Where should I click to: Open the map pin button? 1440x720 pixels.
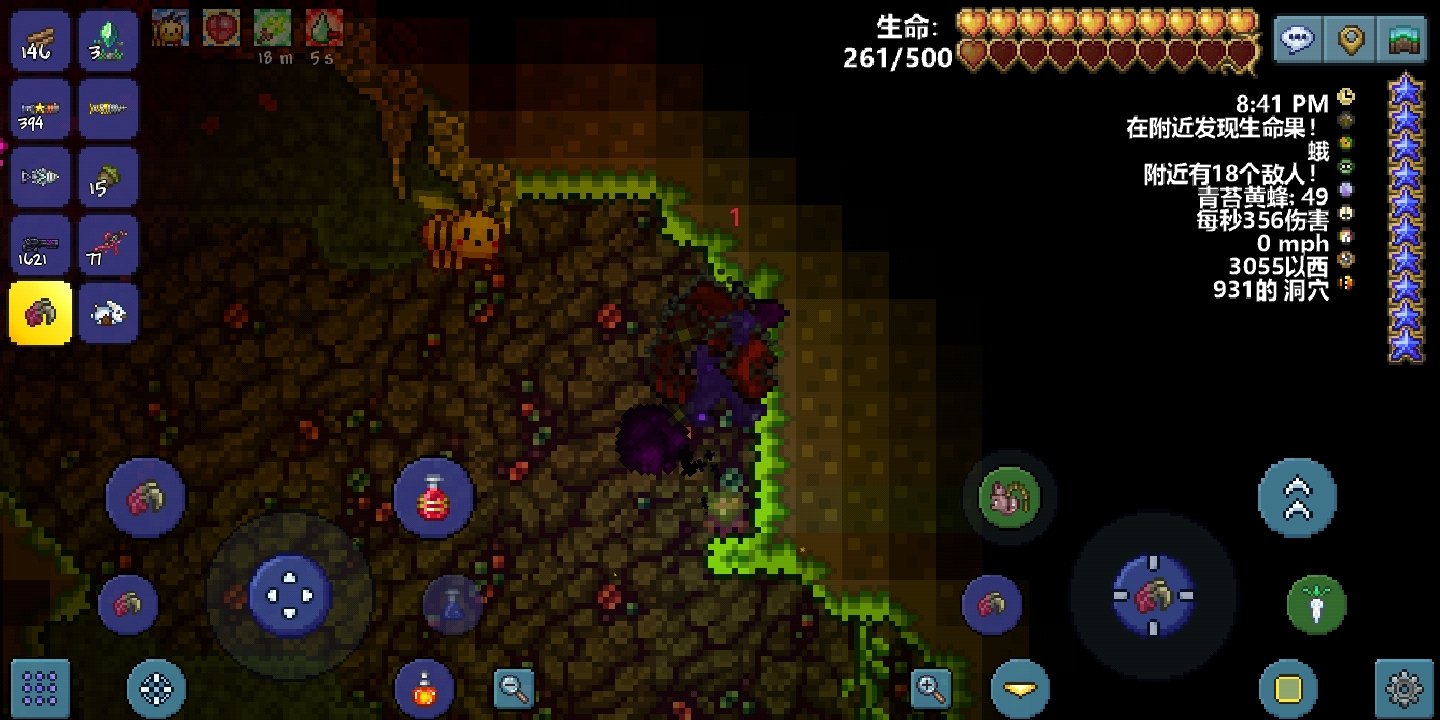1352,41
